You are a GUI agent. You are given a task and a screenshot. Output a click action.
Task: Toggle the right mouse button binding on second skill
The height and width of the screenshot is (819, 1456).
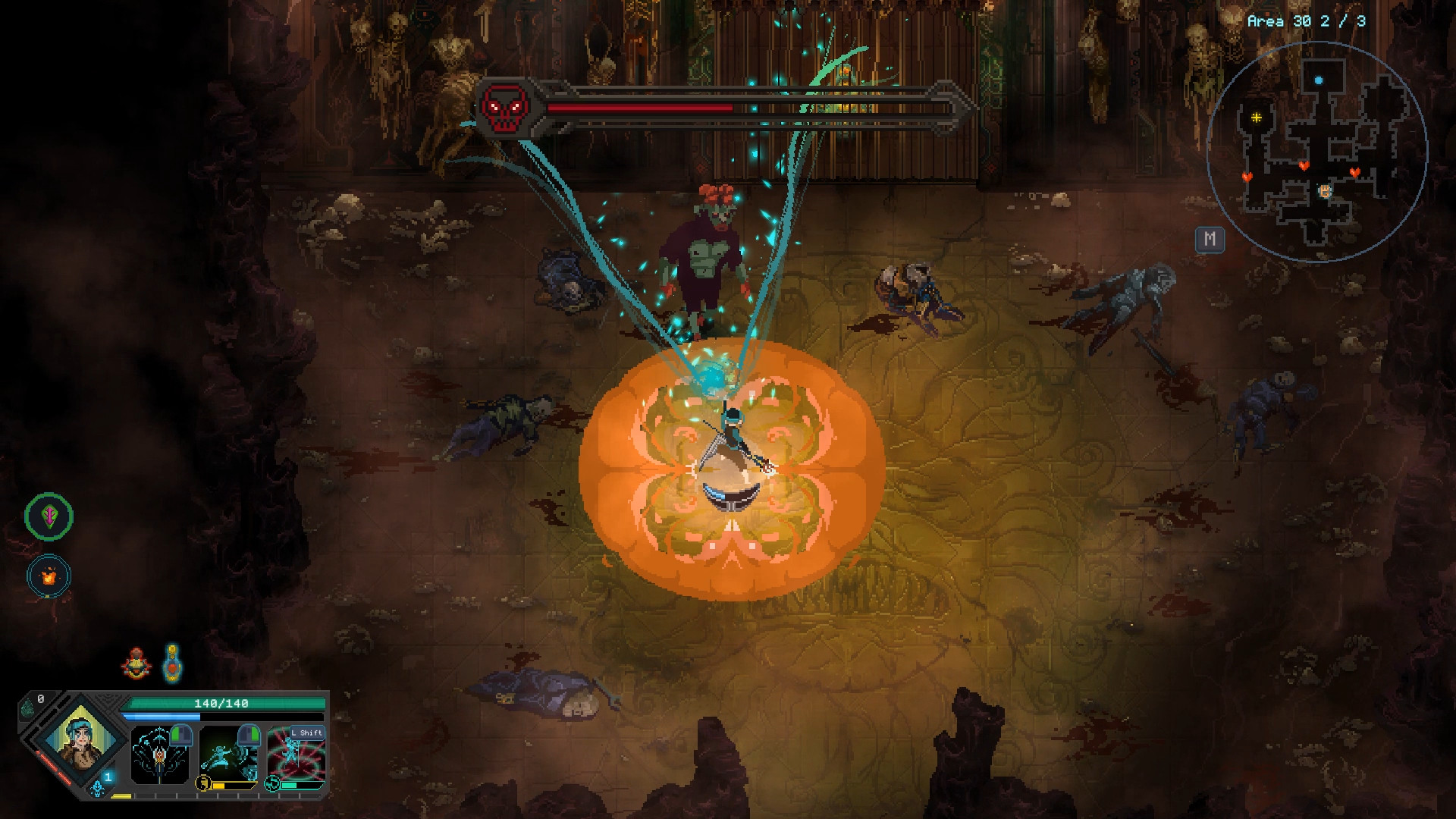249,735
